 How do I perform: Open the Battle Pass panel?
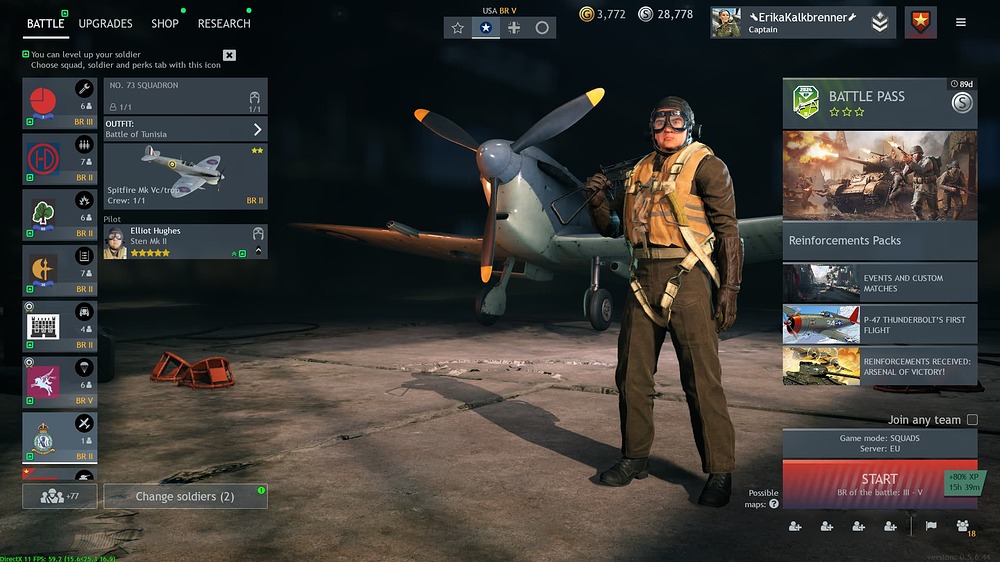(x=879, y=103)
